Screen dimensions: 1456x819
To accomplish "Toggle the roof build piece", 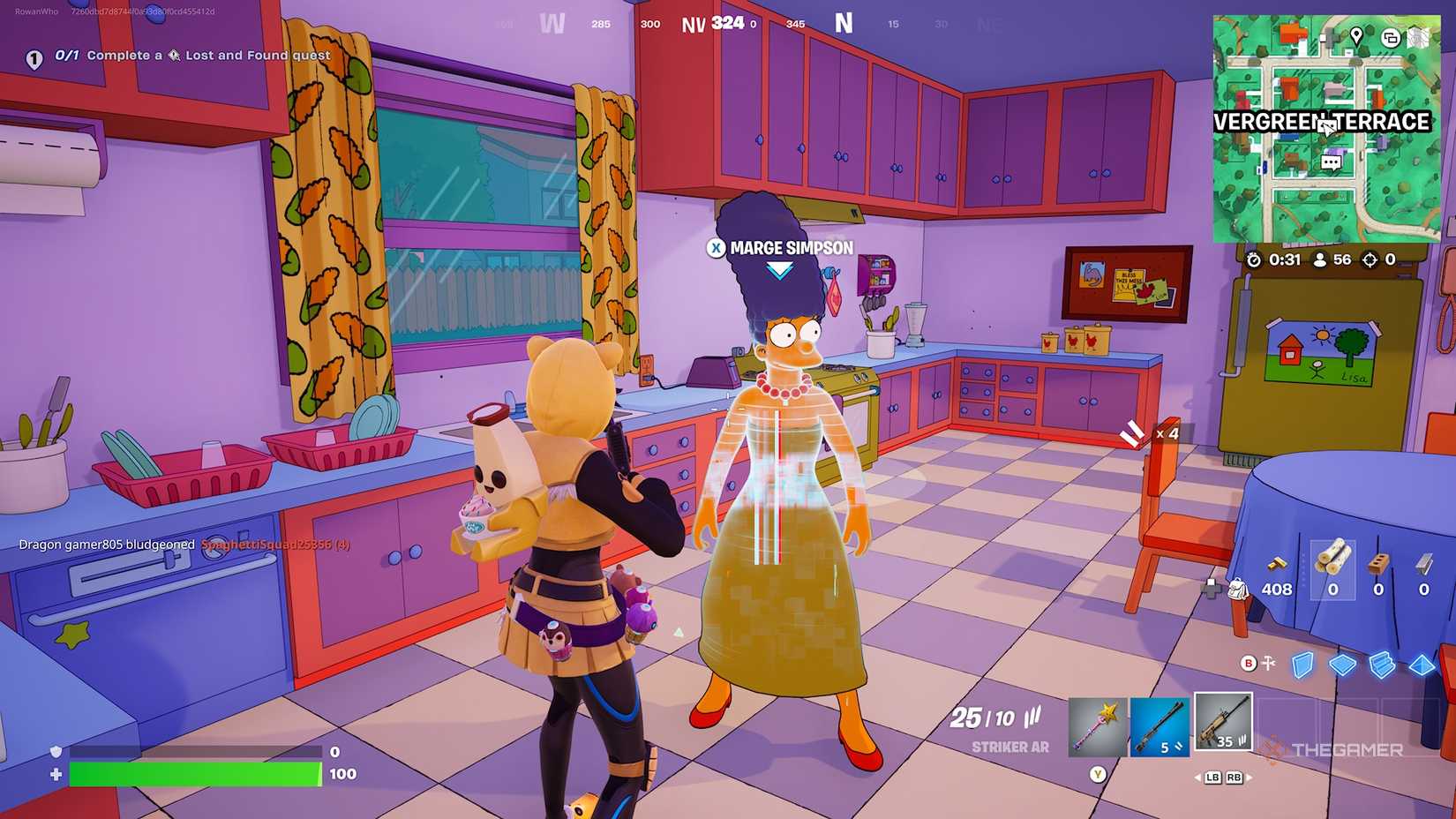I will pos(1422,665).
